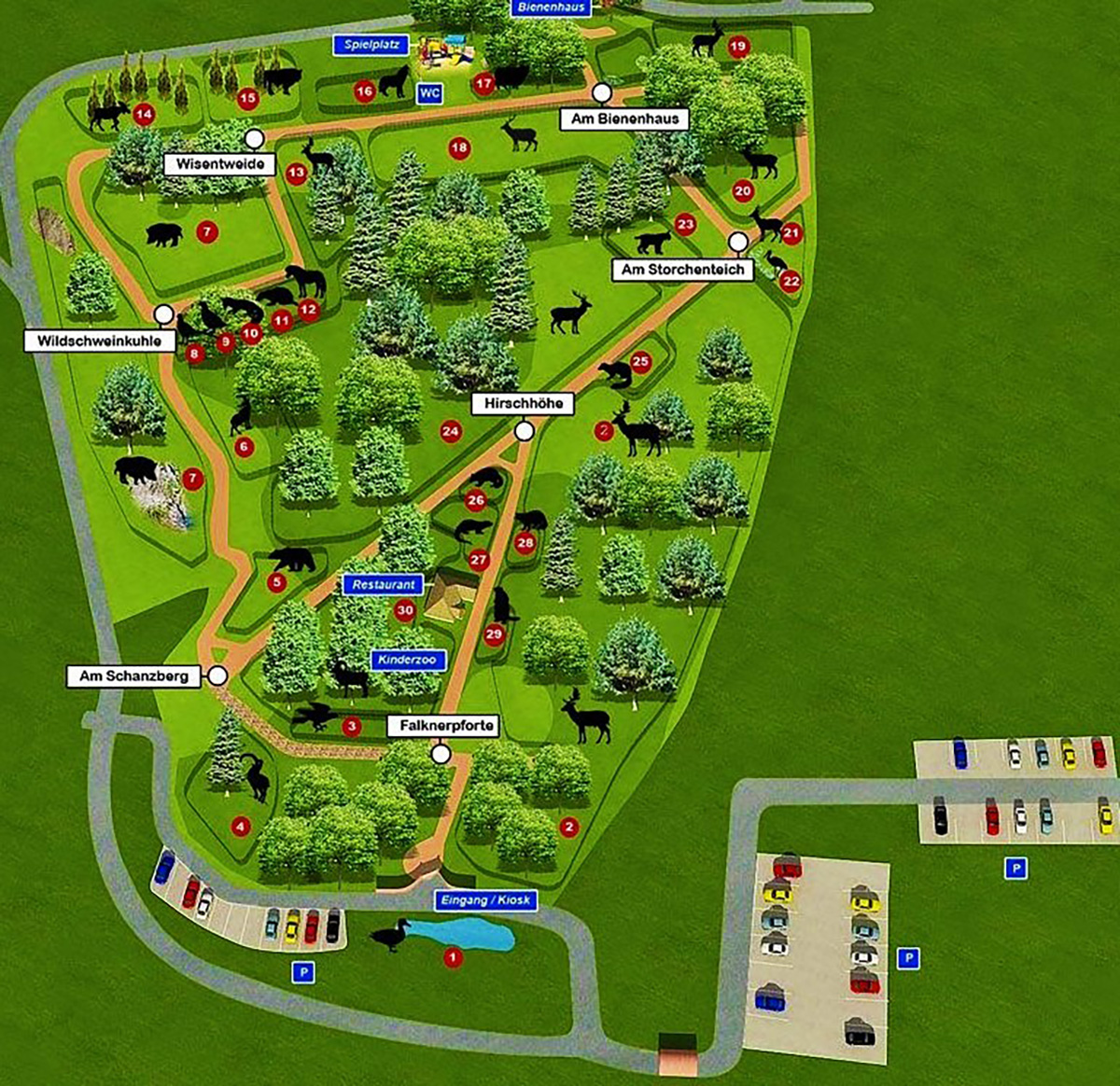Select the Kinderzoo map label

click(407, 660)
